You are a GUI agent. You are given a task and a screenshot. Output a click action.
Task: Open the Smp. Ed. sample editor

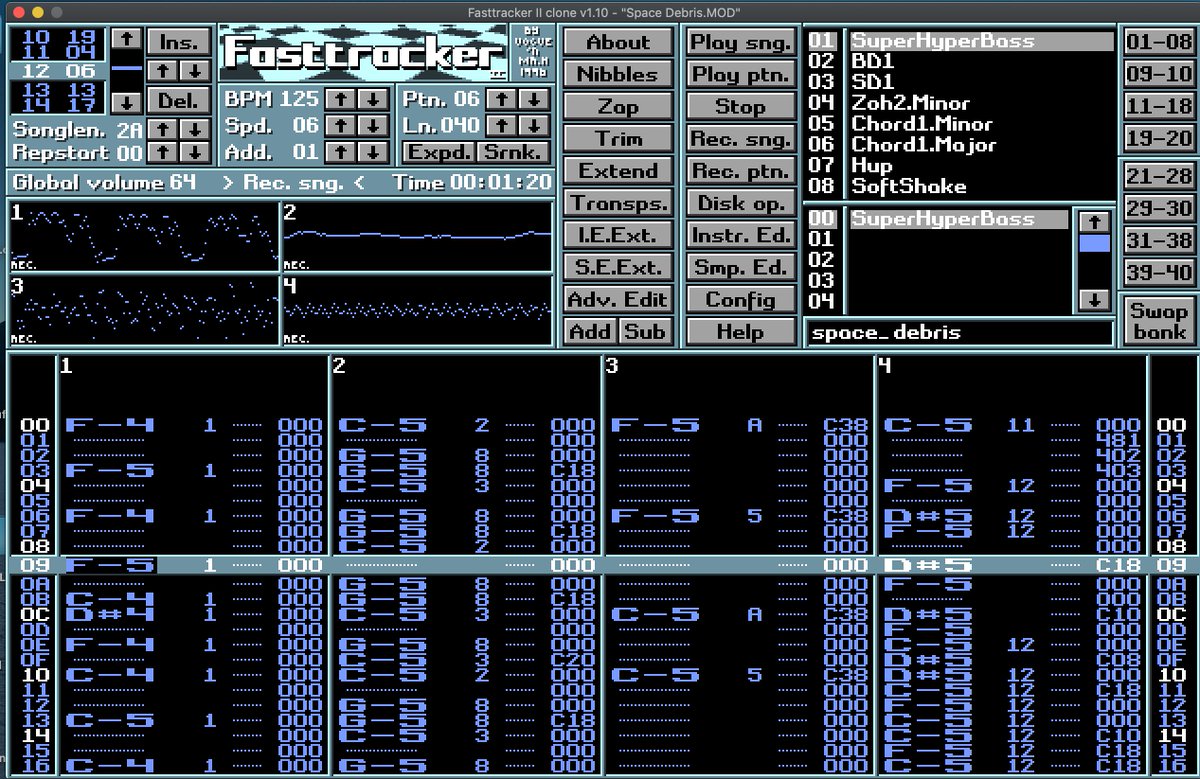tap(741, 267)
